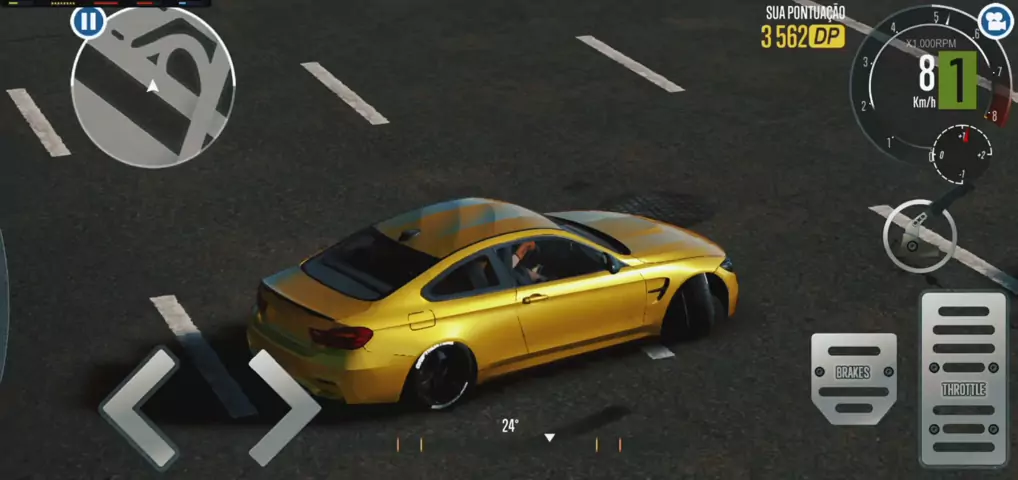Tap the circular track minimap
This screenshot has height=480, width=1018.
(153, 87)
